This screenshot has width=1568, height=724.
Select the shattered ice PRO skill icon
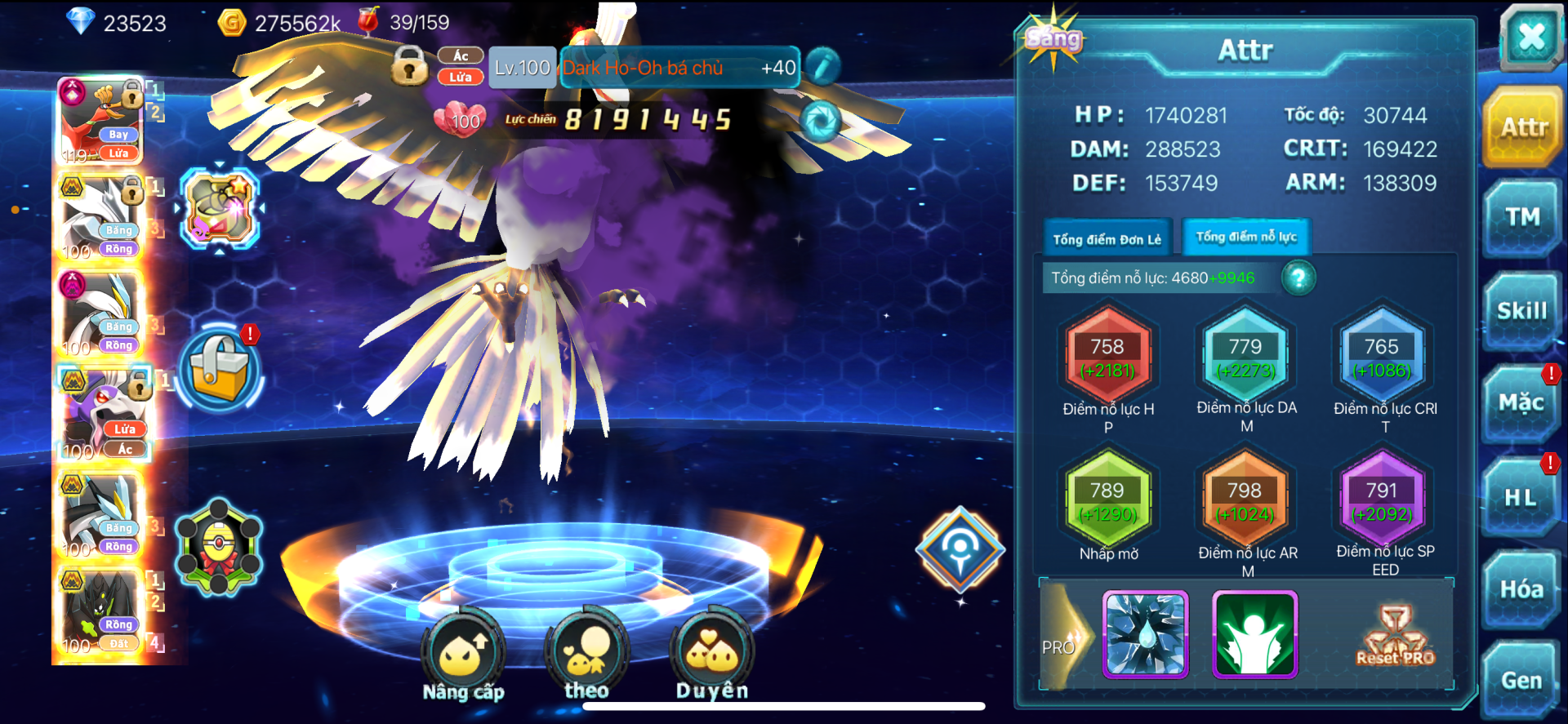point(1145,635)
